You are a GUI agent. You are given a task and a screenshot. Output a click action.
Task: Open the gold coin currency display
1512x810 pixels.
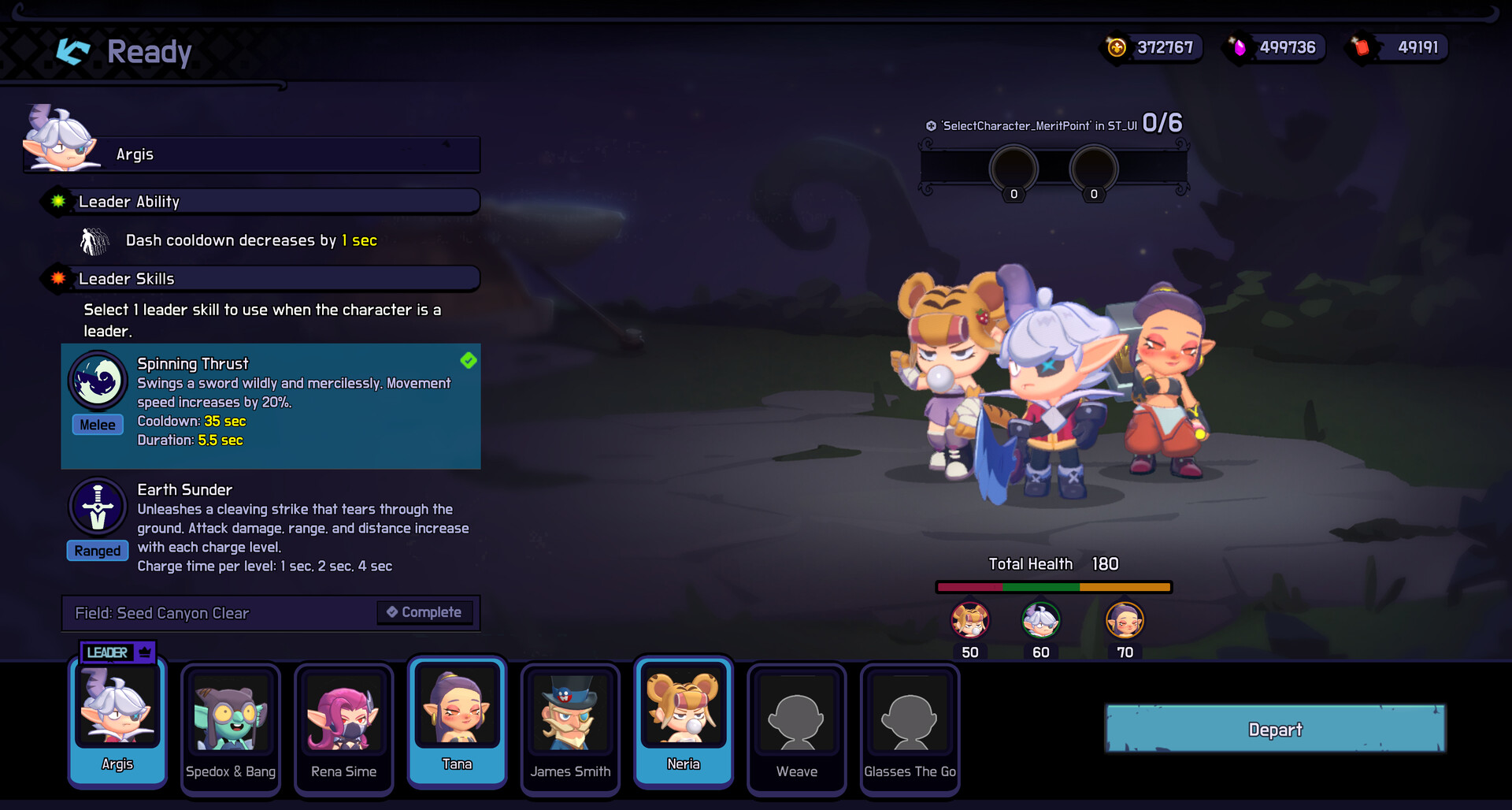point(1115,46)
